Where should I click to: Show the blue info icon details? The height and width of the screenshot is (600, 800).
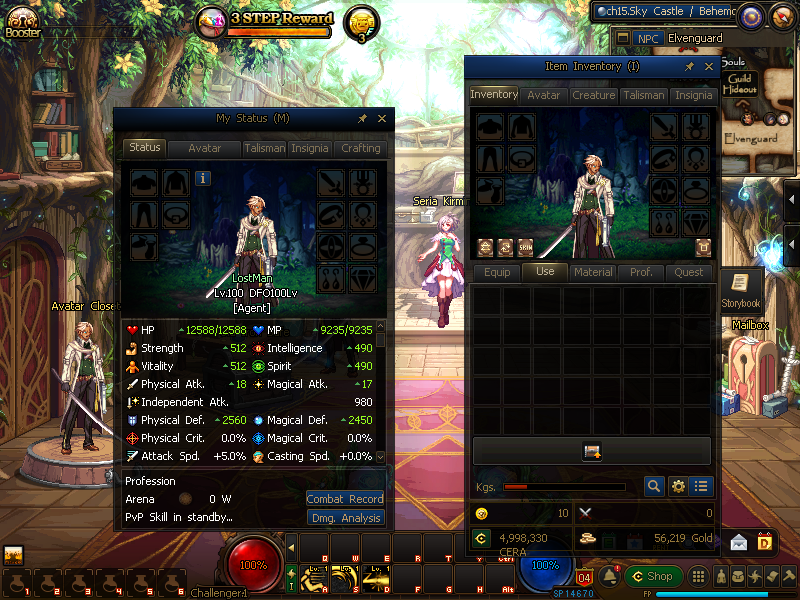[x=203, y=179]
